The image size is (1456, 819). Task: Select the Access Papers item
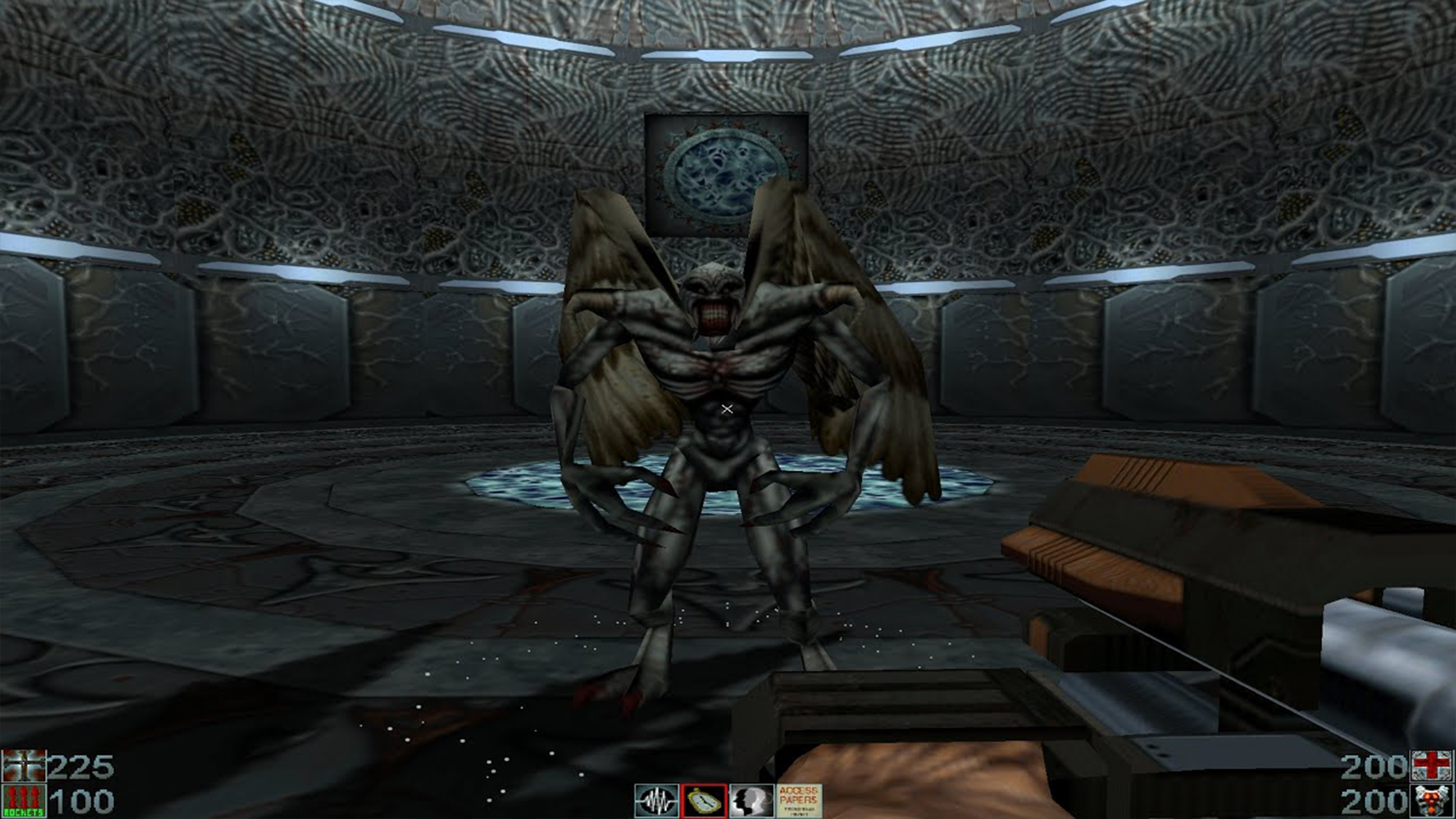pos(799,801)
